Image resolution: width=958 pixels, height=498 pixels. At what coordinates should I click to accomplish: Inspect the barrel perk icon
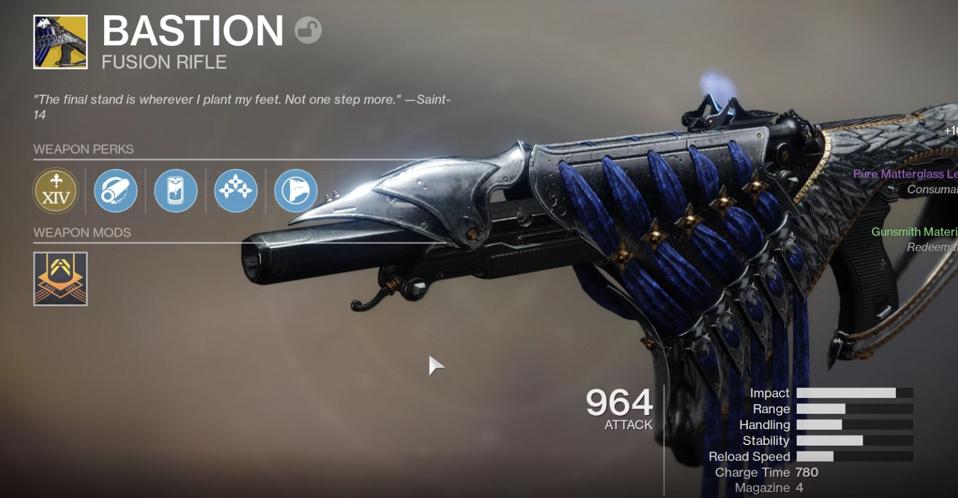coord(116,190)
